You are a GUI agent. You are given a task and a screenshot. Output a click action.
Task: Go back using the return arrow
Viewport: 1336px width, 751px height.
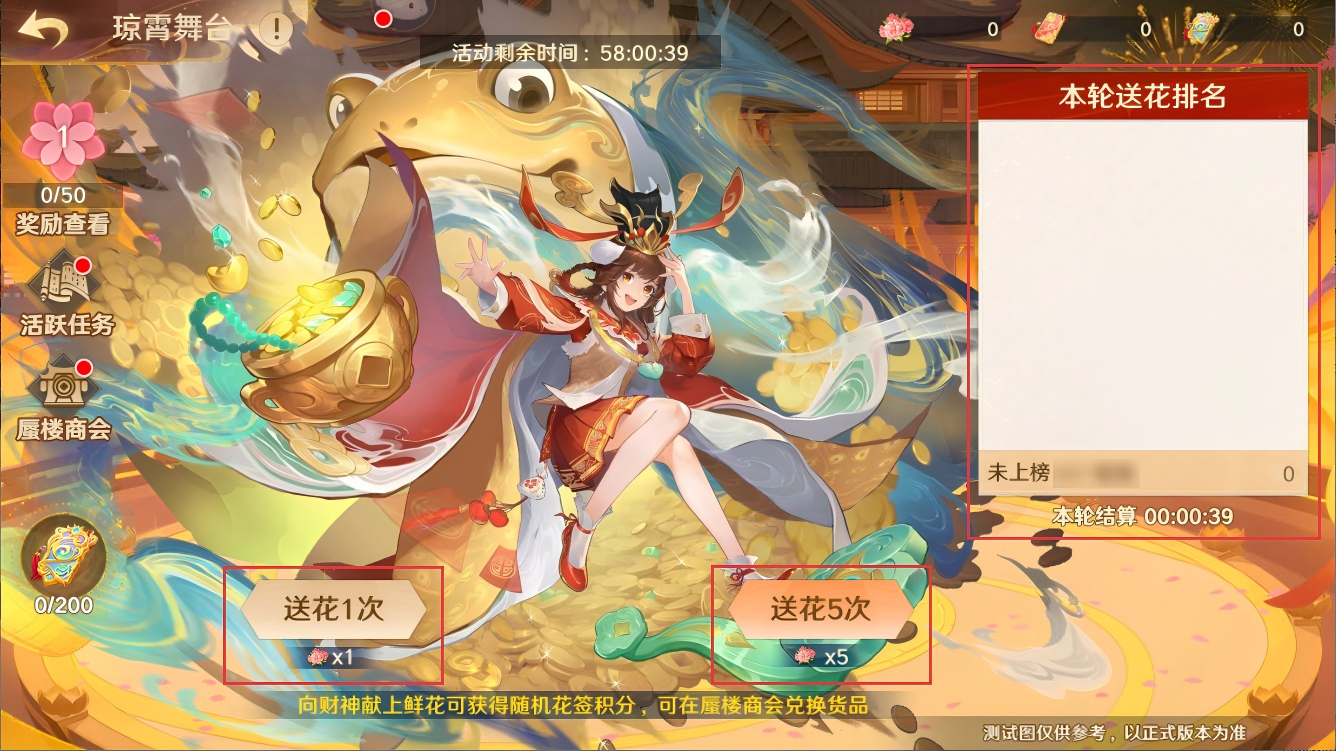(40, 30)
